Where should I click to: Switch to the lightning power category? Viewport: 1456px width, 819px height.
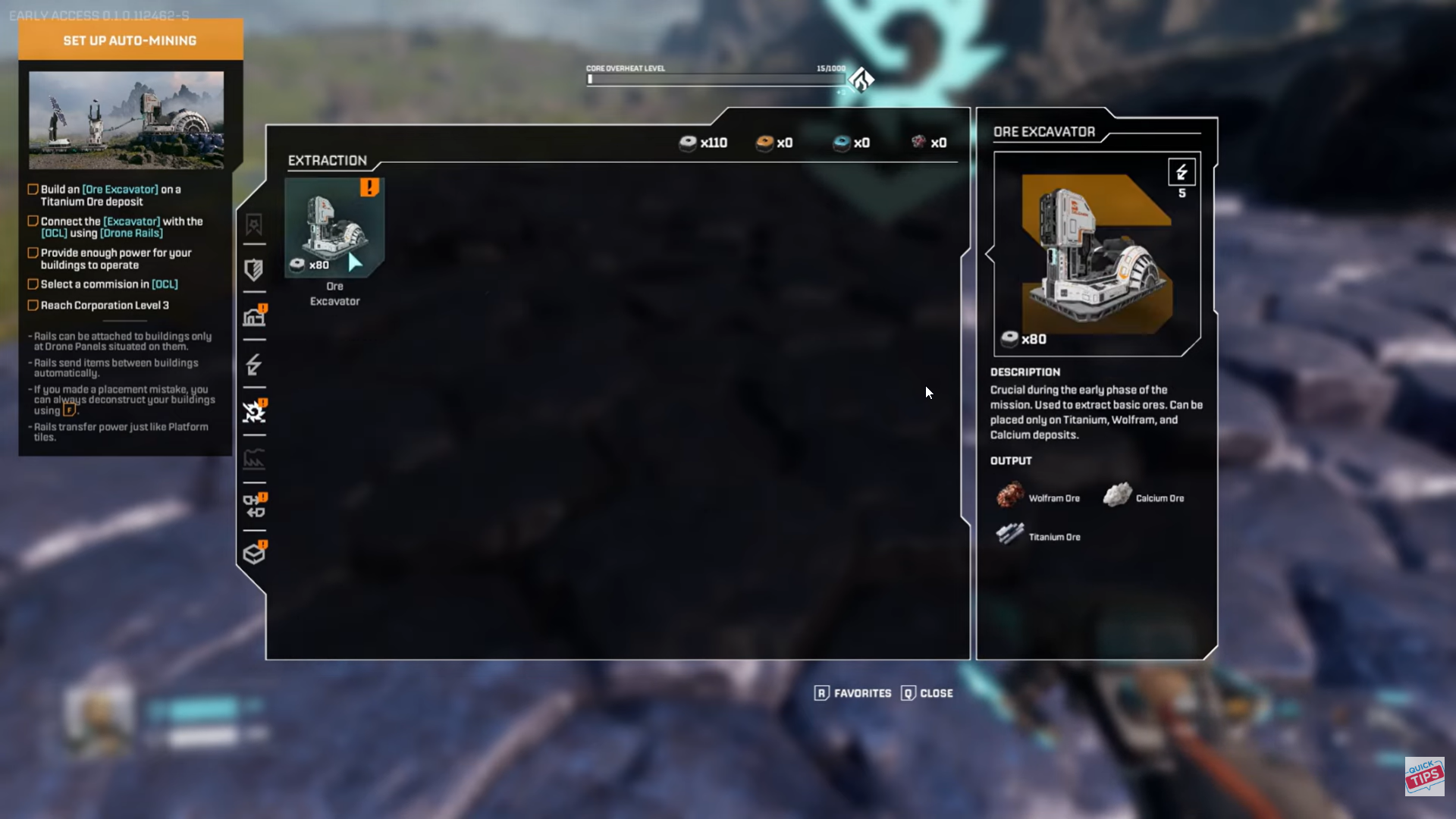coord(254,365)
